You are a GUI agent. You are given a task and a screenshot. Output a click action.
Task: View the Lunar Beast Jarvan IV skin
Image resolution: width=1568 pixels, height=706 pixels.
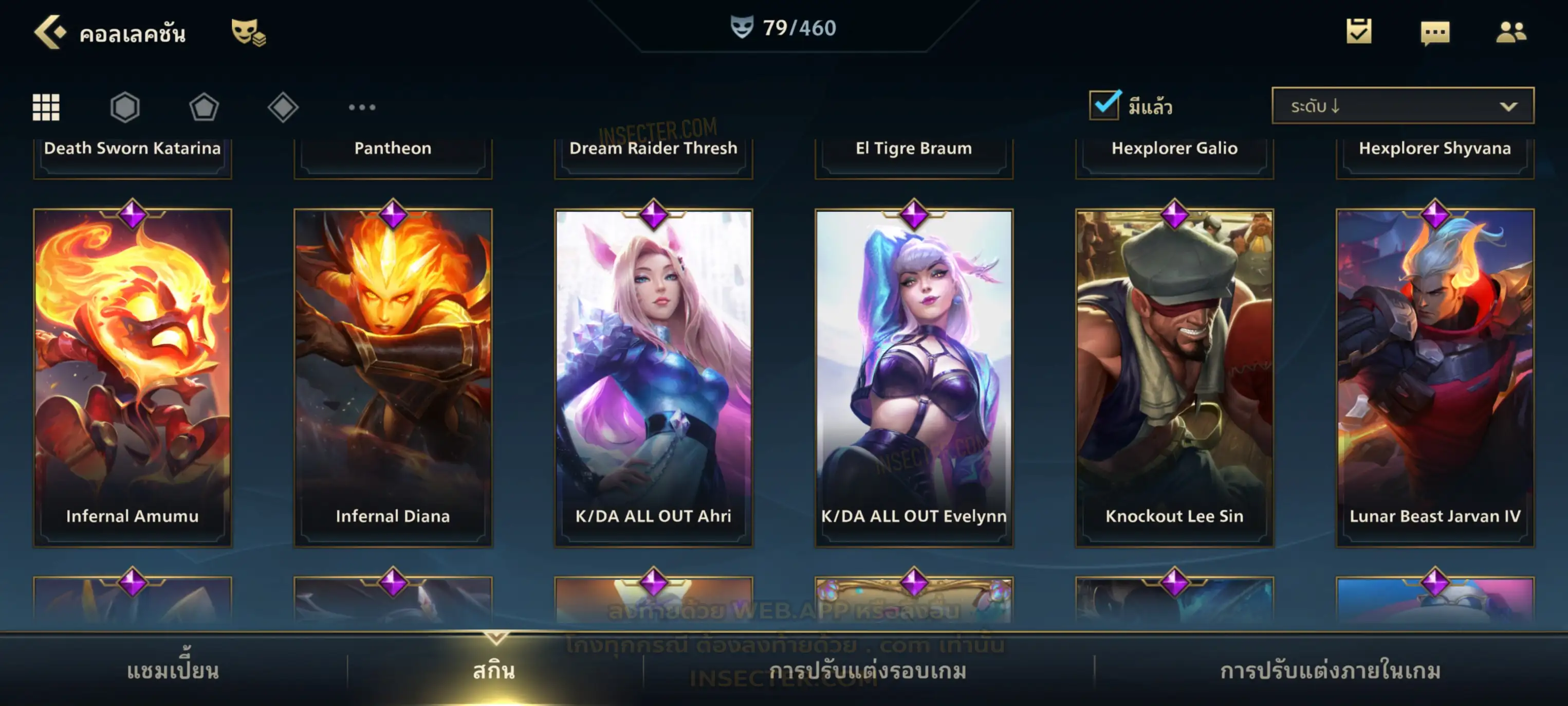(1435, 377)
